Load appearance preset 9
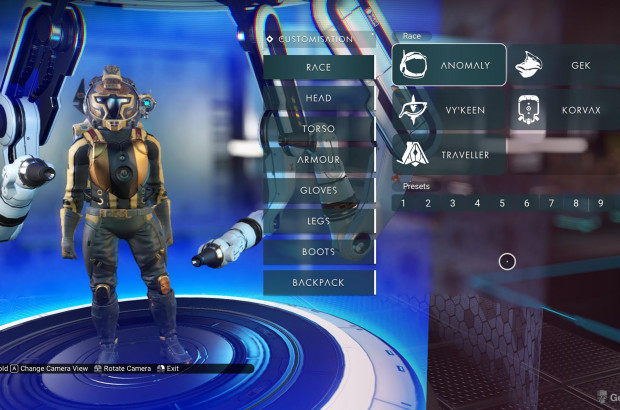The height and width of the screenshot is (410, 620). [600, 203]
